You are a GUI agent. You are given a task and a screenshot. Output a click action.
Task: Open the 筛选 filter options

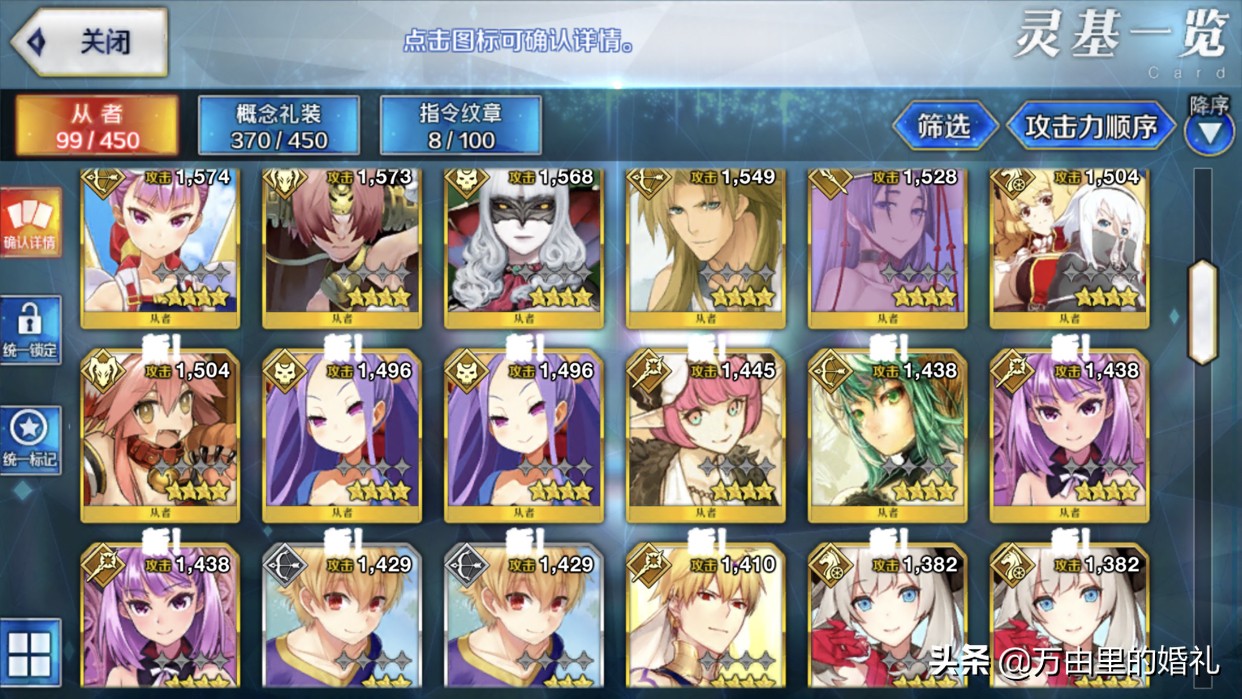click(x=944, y=126)
